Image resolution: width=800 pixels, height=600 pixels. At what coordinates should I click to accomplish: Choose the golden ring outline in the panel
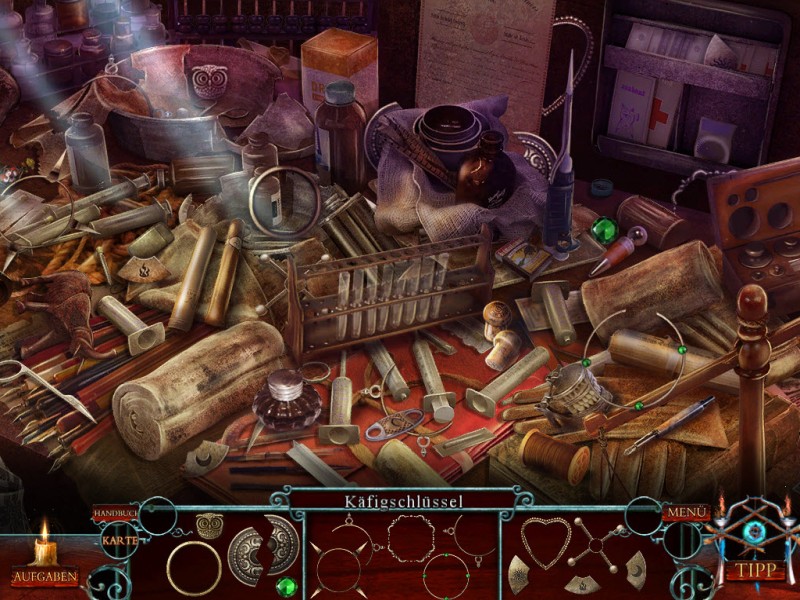(x=194, y=568)
